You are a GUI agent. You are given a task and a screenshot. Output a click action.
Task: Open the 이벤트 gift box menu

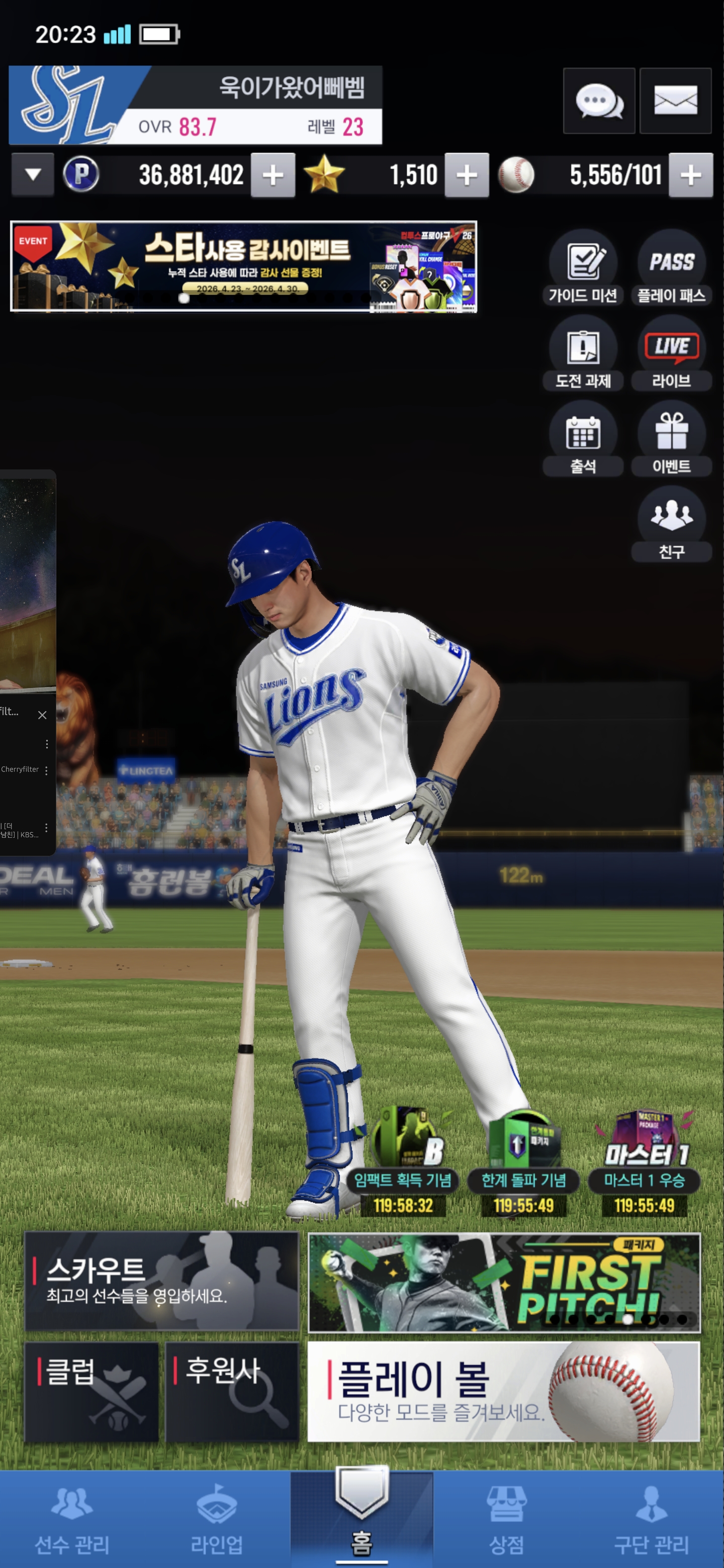point(671,439)
